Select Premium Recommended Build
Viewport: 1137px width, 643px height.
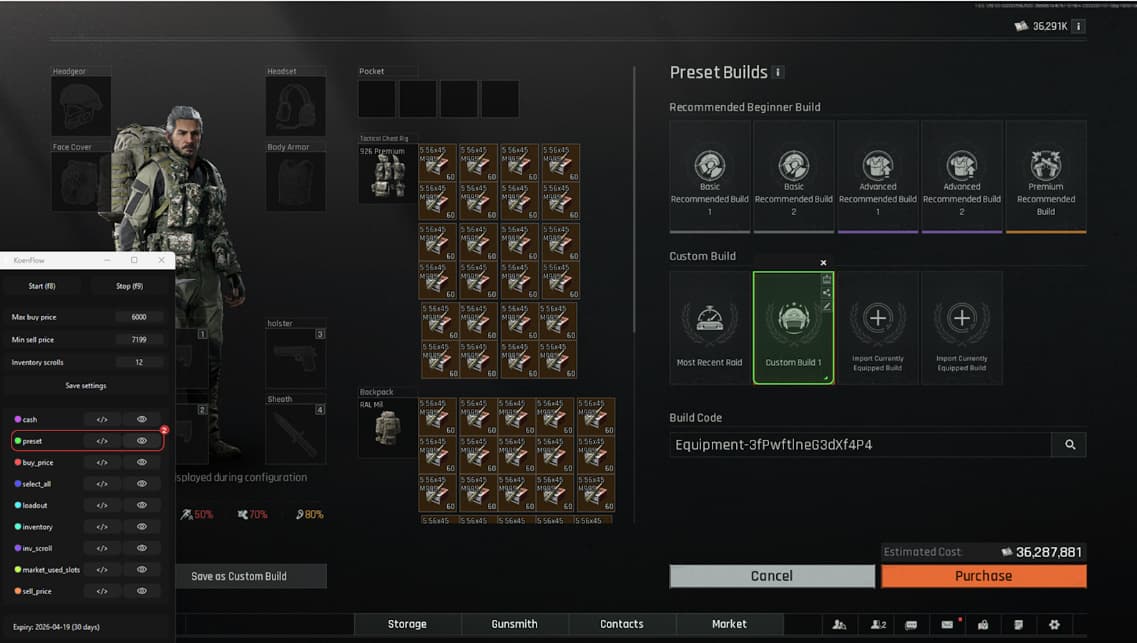click(1045, 177)
